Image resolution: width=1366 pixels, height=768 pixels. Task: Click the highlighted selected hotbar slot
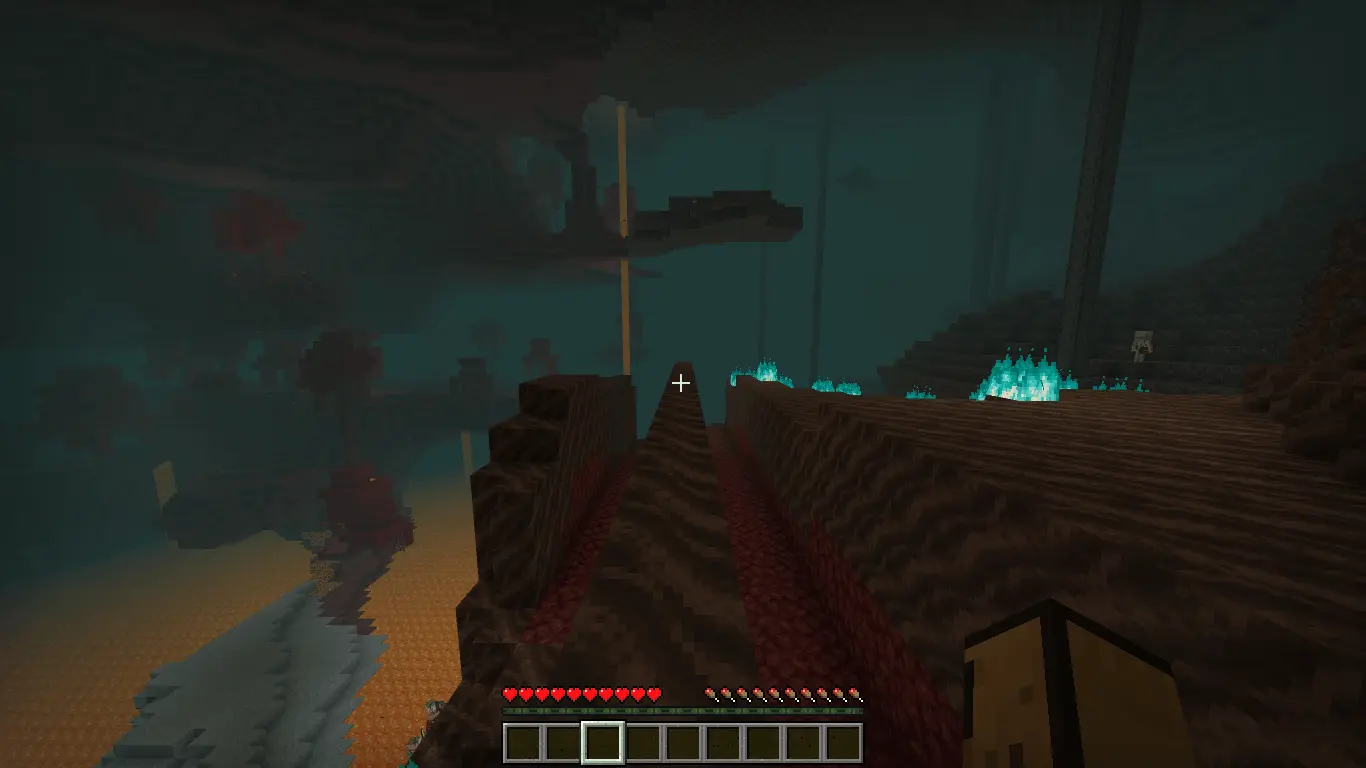[x=603, y=743]
